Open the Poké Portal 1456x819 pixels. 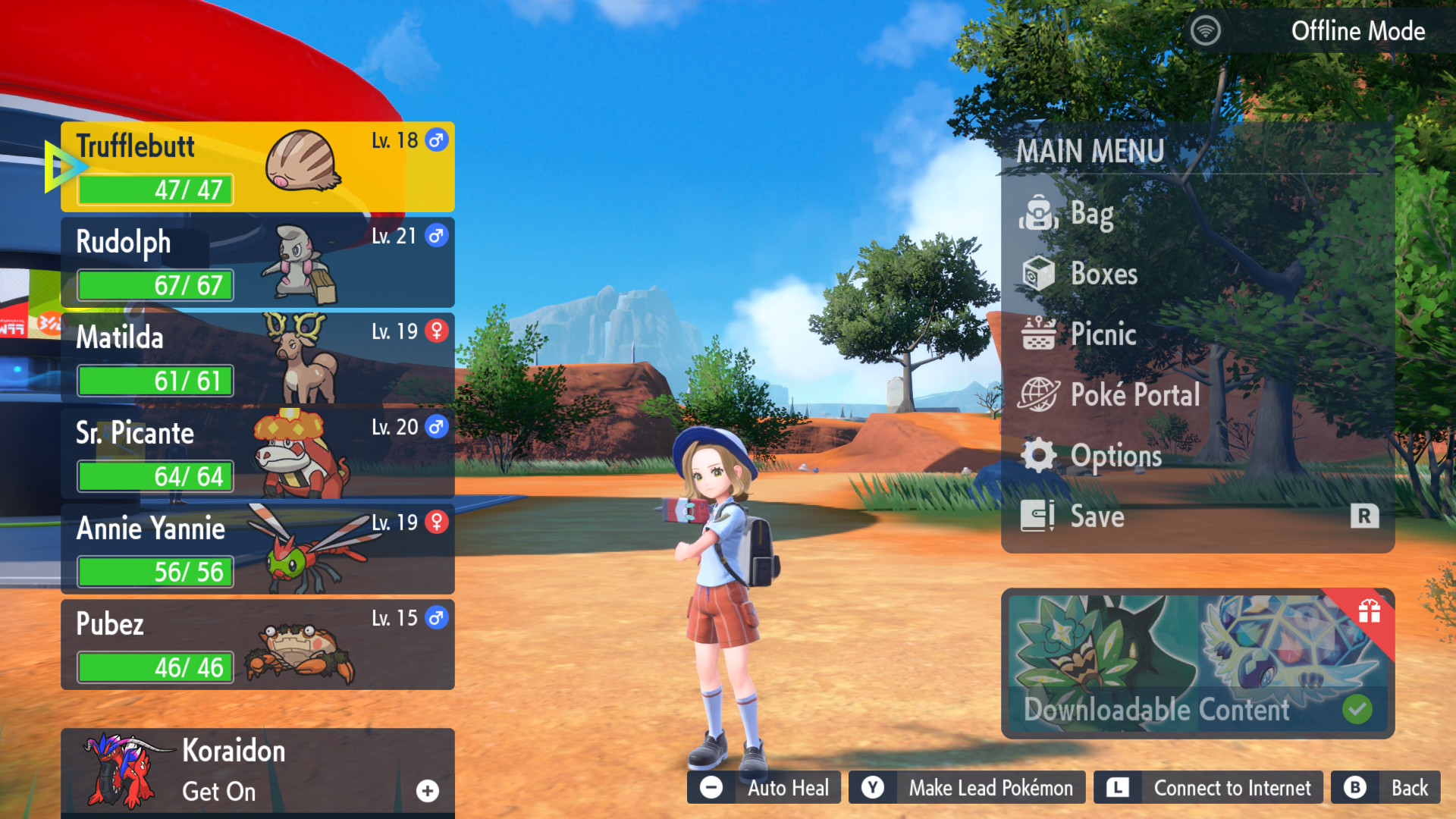point(1134,395)
